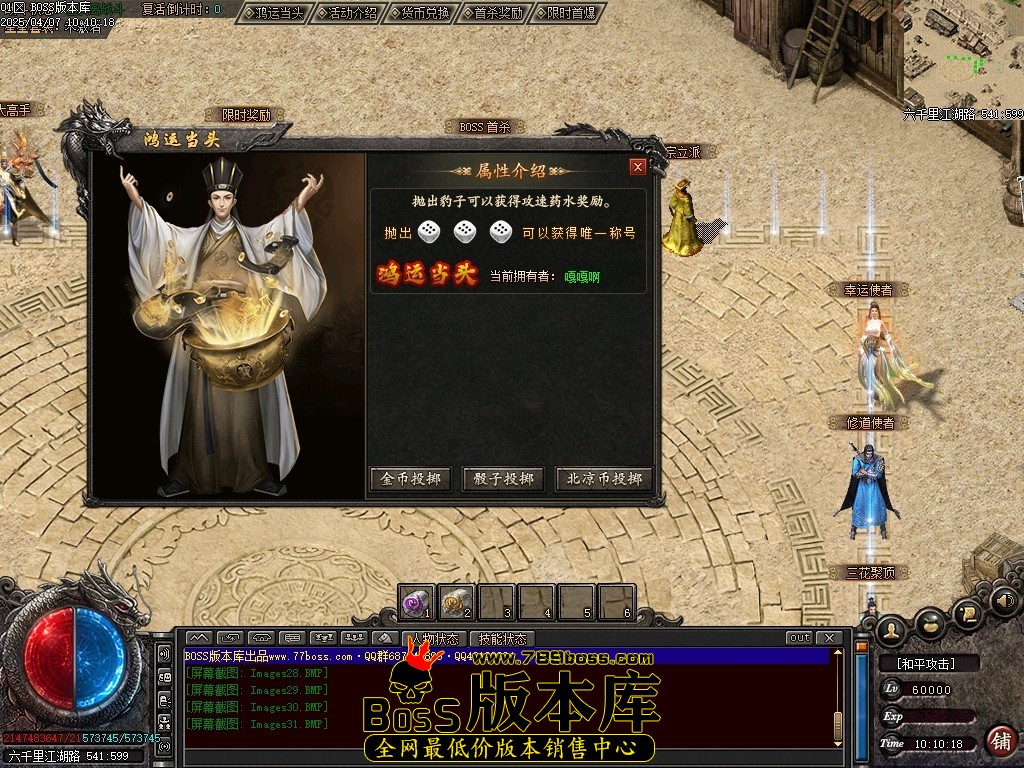1024x768 pixels.
Task: Click the OUT button on the chat panel
Action: (799, 638)
